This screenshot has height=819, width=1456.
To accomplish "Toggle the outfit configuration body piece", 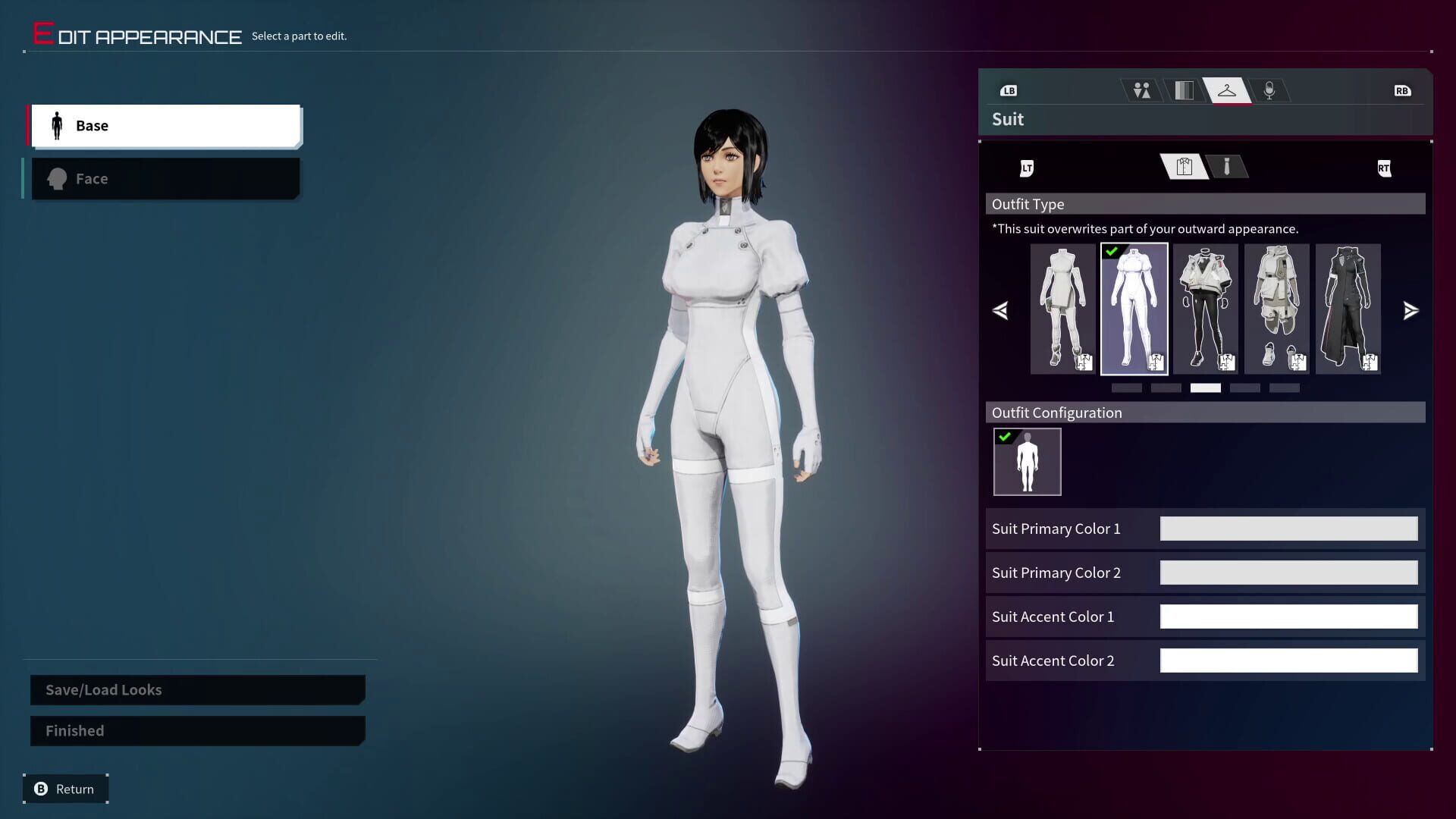I will (x=1027, y=461).
